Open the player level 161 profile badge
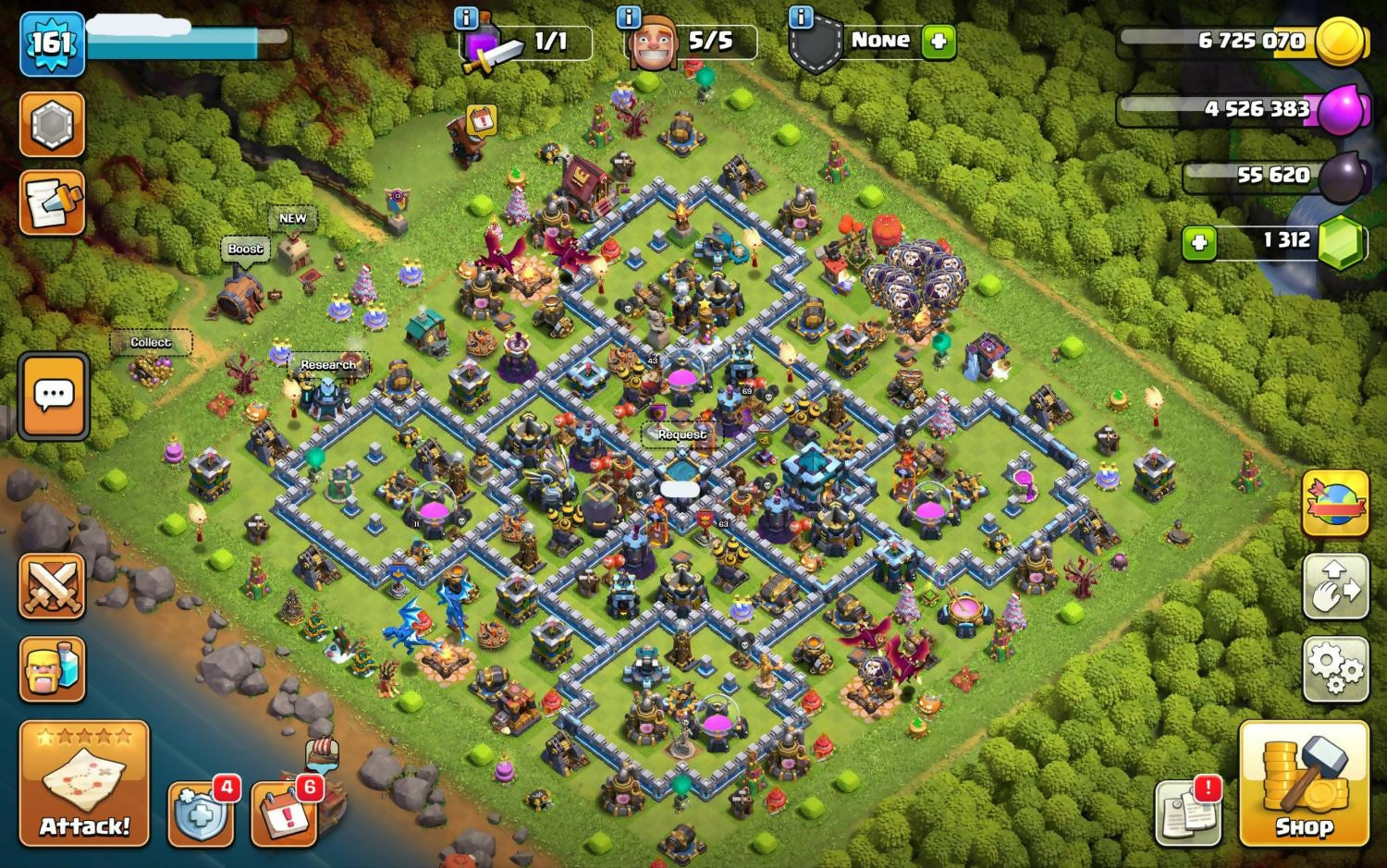 [x=52, y=43]
